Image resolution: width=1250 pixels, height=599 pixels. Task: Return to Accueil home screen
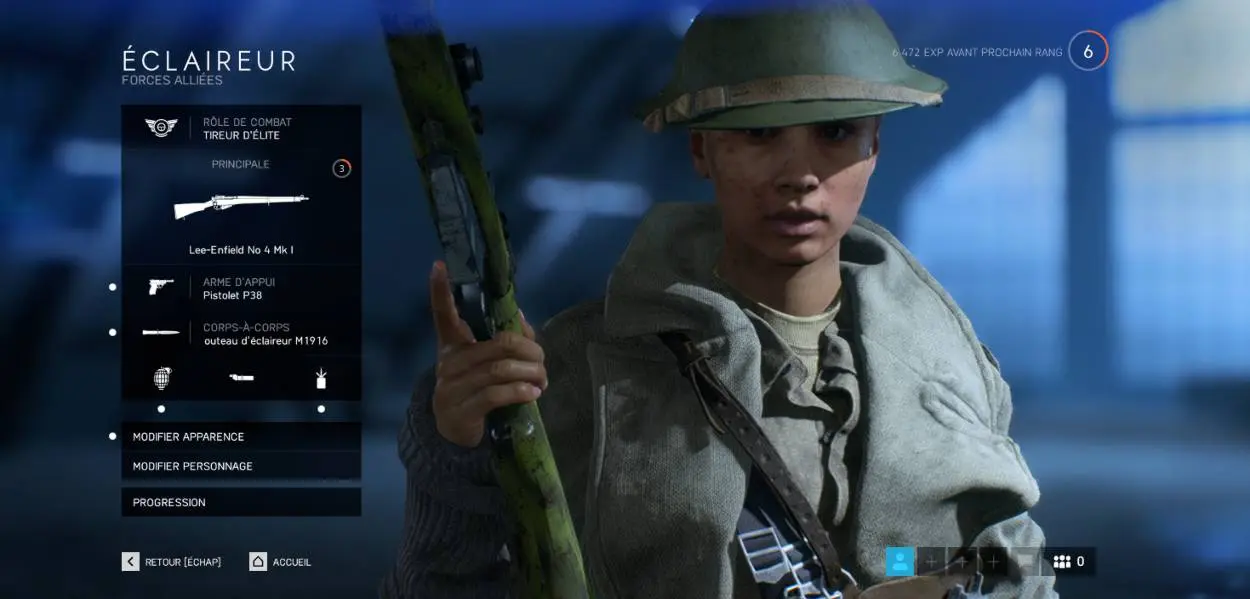click(281, 562)
